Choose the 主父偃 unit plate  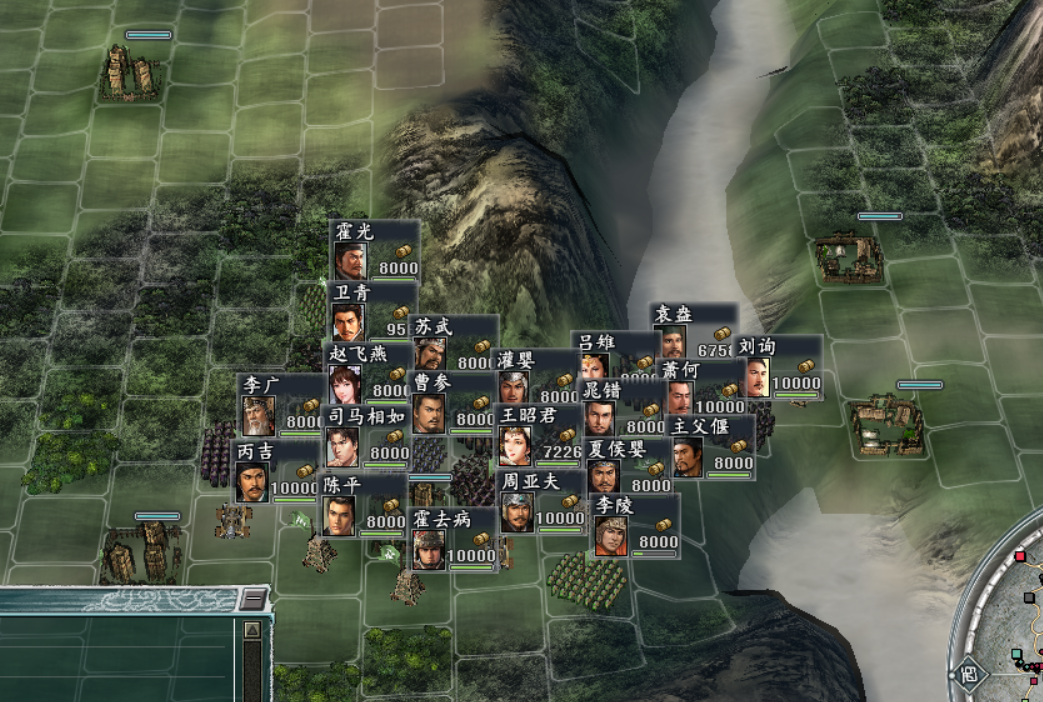point(711,446)
